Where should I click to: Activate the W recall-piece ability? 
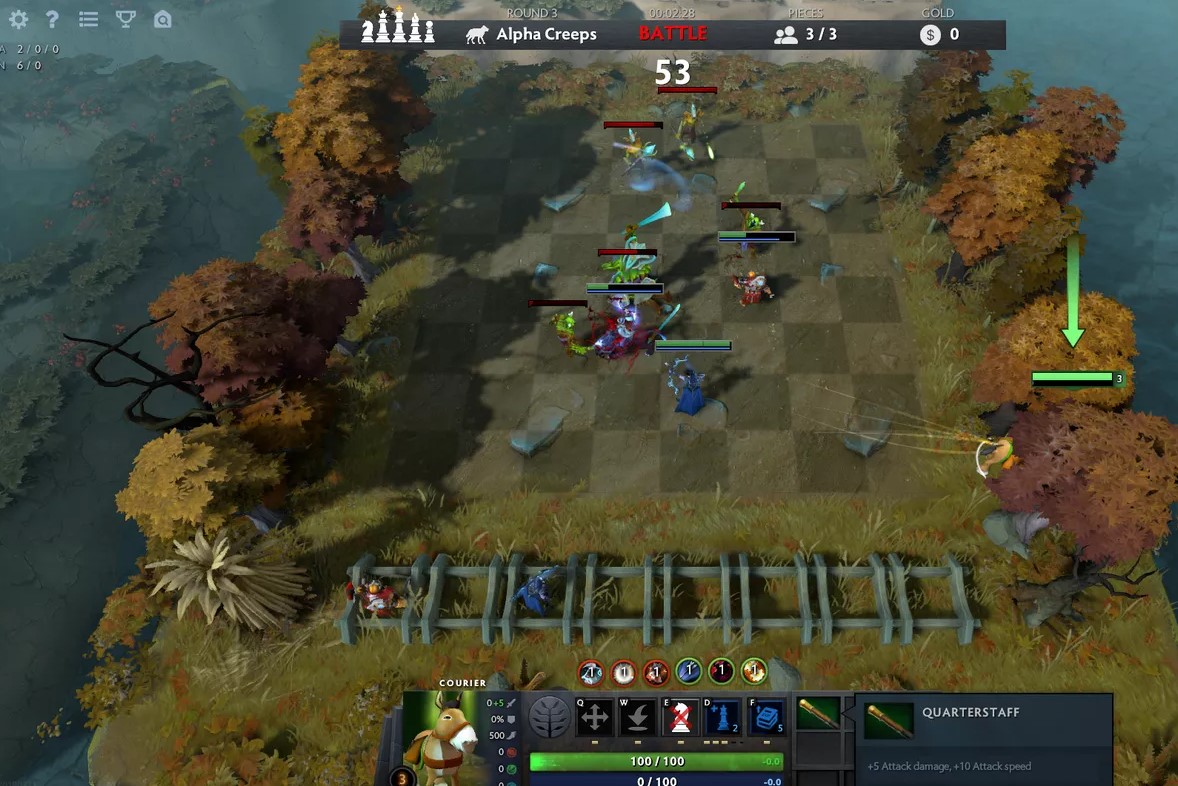click(638, 717)
